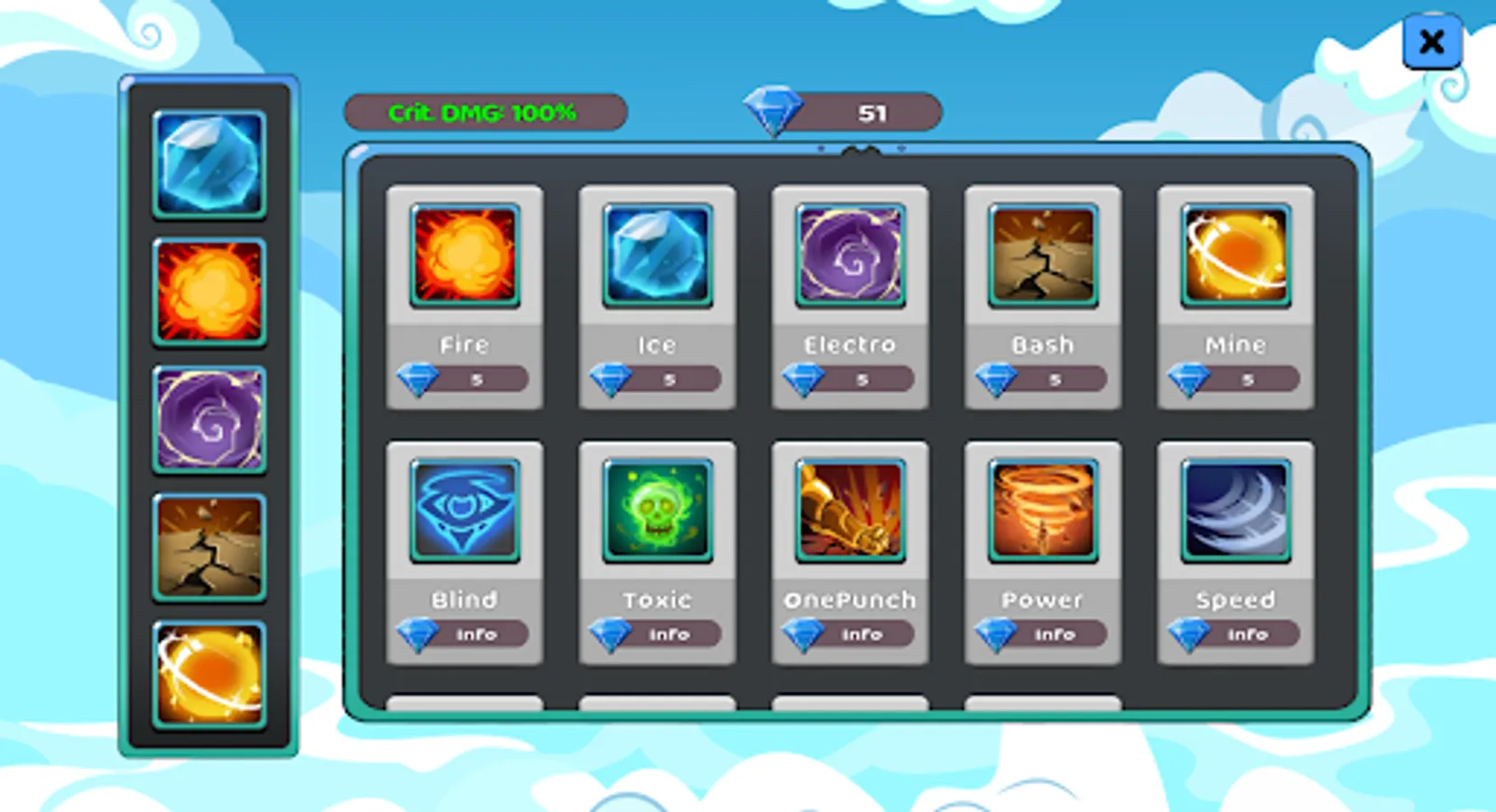Select the Electro vortex ability icon
This screenshot has height=812, width=1496.
[849, 259]
